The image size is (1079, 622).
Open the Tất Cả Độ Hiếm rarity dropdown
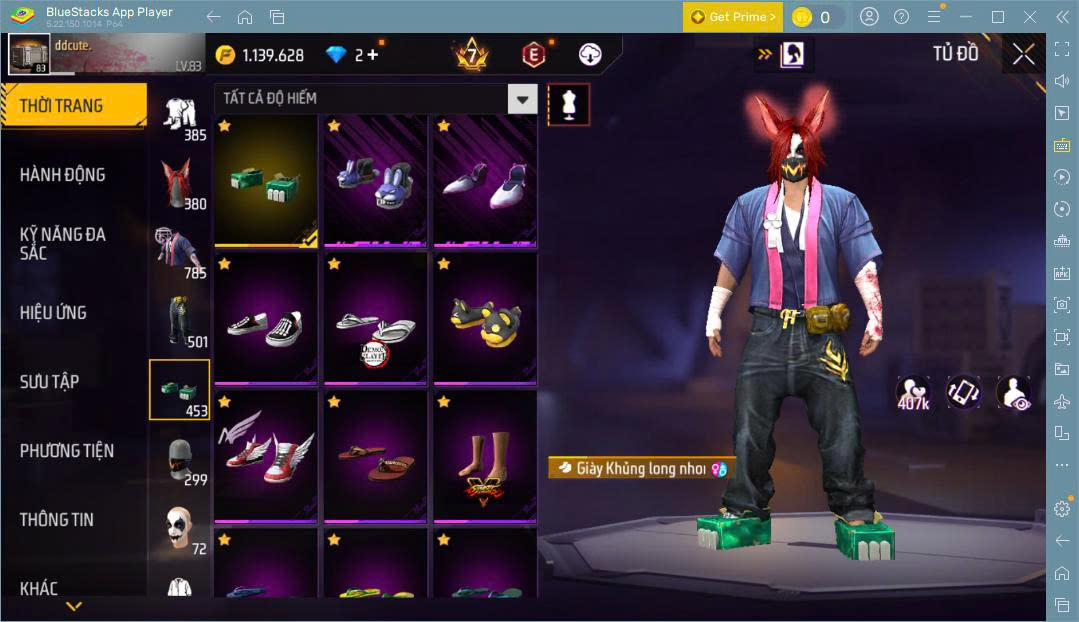pyautogui.click(x=522, y=98)
